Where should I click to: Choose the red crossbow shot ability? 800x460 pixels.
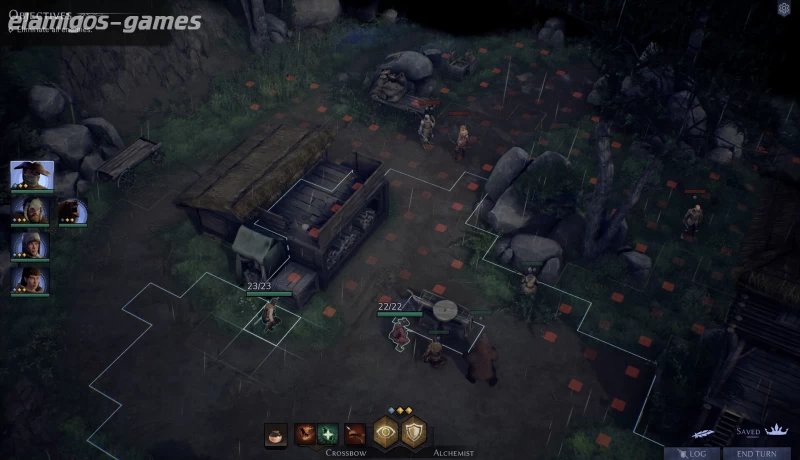tap(306, 435)
